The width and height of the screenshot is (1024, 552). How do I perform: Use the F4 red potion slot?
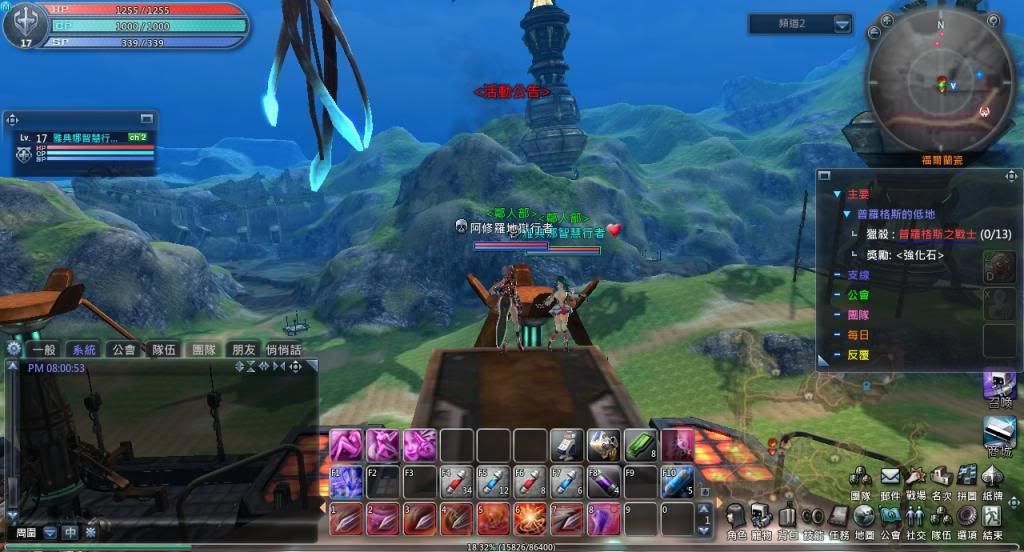457,482
